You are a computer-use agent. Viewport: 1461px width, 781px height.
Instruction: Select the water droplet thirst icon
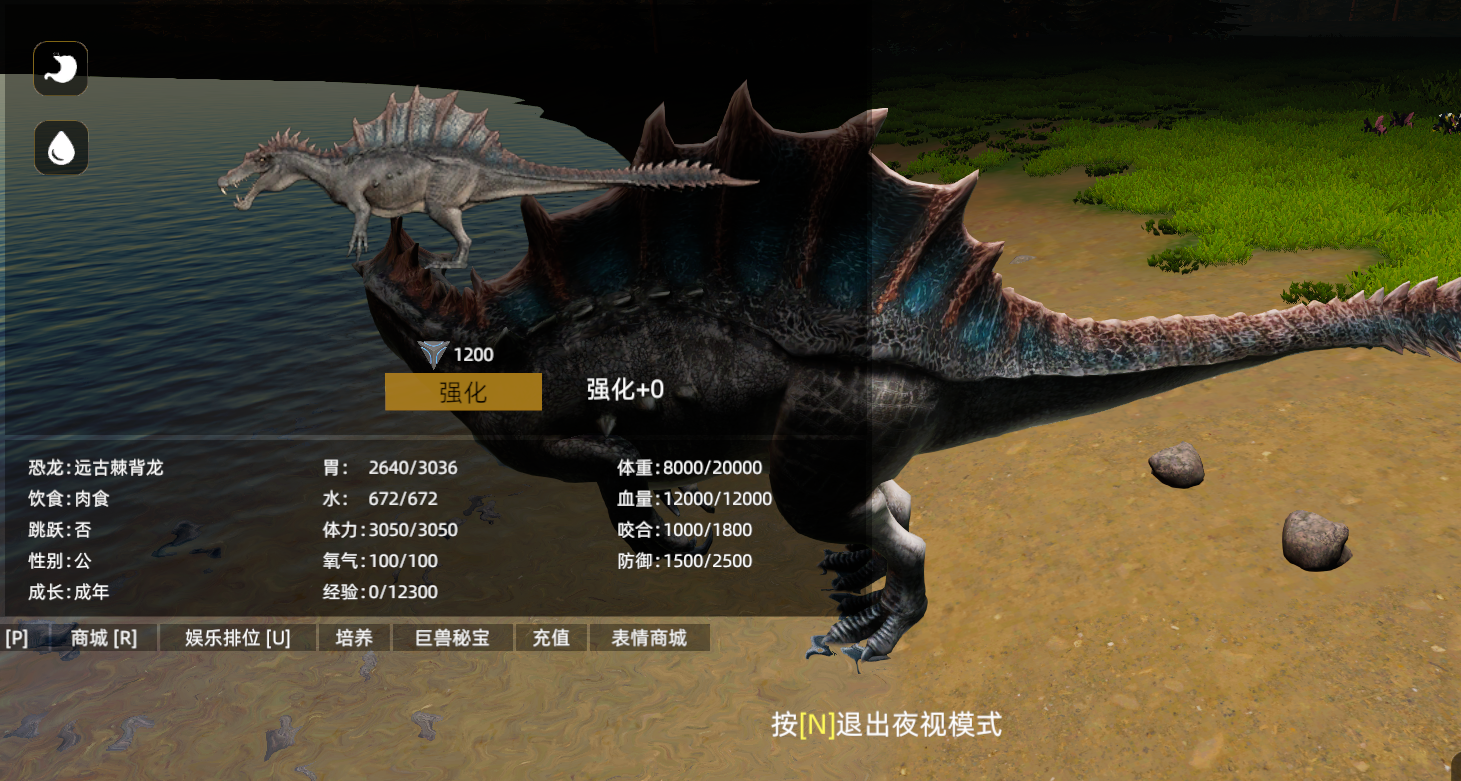(x=62, y=148)
